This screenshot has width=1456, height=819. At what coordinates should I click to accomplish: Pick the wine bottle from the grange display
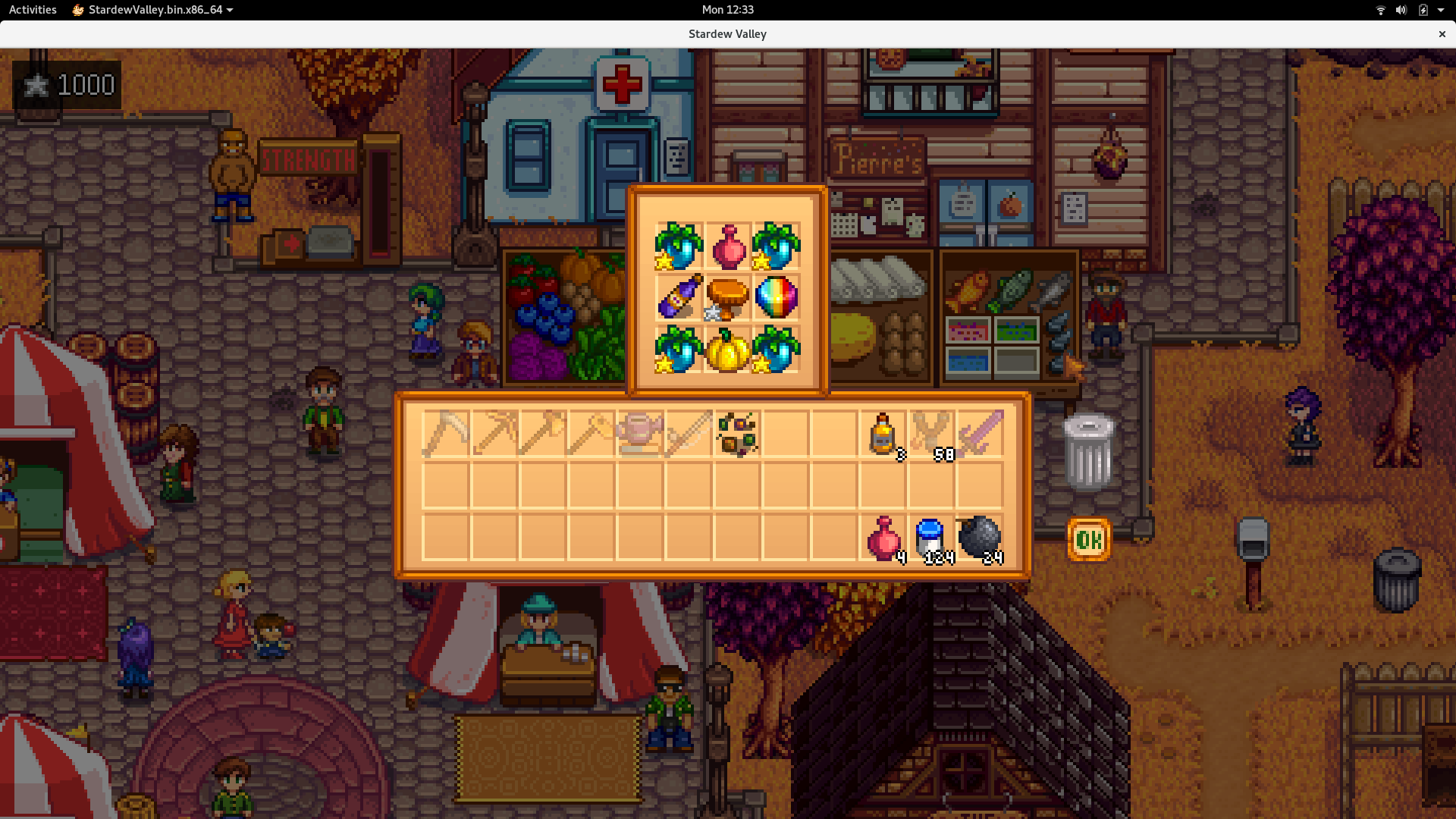coord(679,297)
